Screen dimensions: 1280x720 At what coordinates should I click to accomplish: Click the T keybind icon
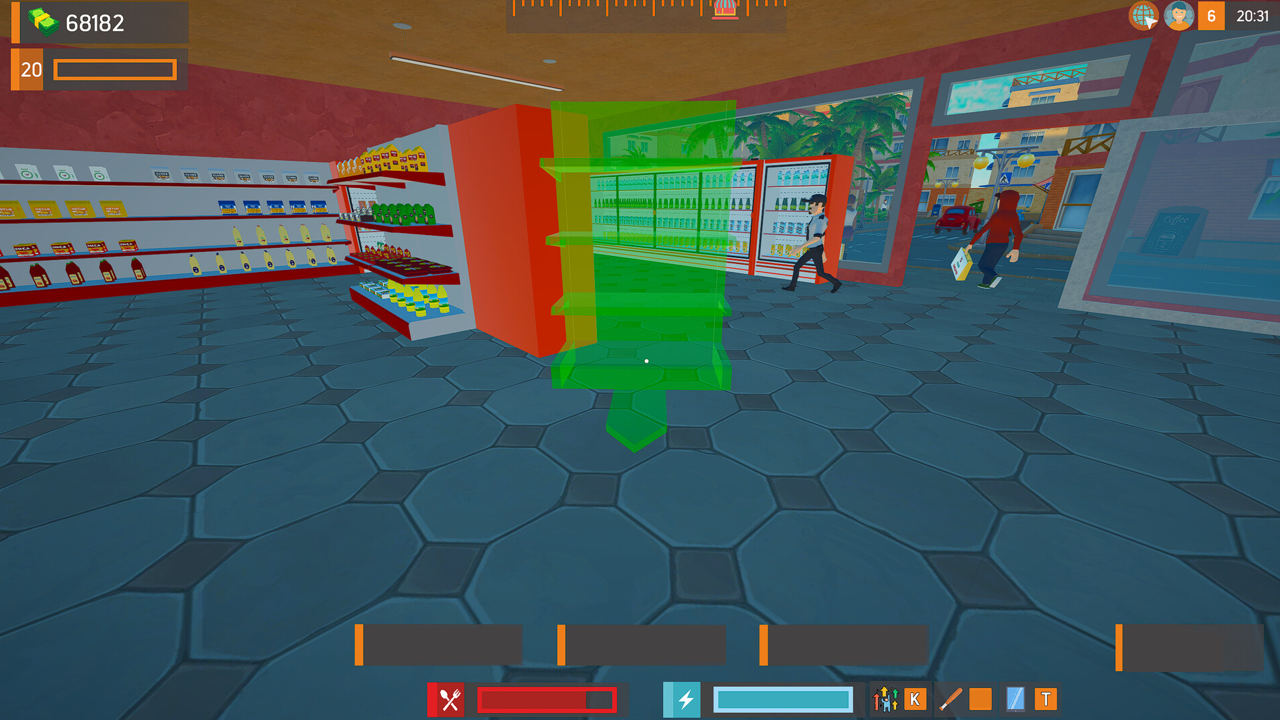click(1045, 699)
